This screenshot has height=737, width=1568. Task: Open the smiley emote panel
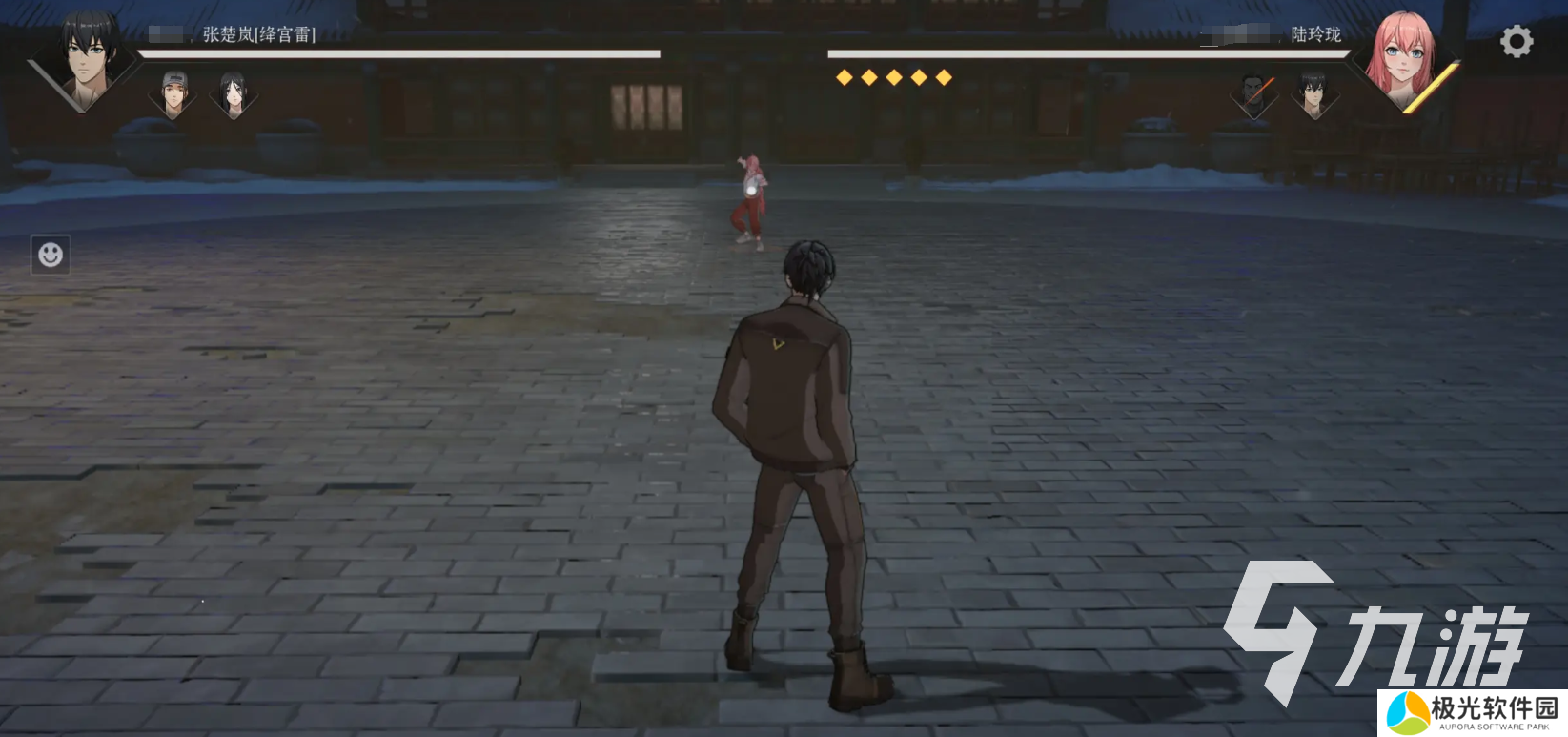[51, 255]
